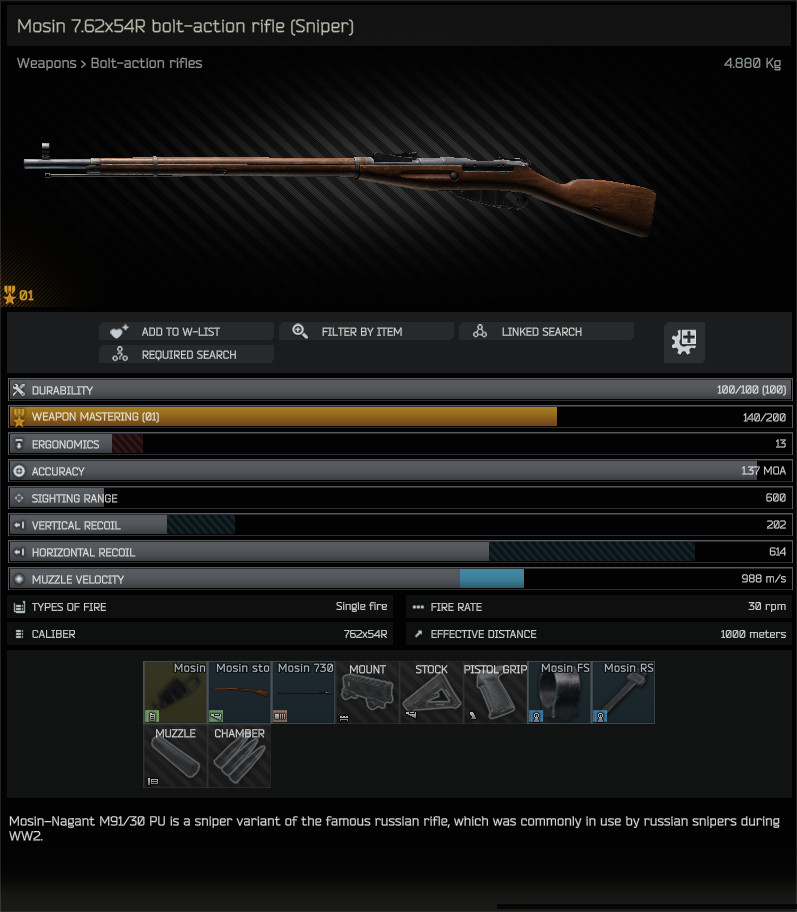Open the empty PISTOL GRIP slot

pos(495,692)
